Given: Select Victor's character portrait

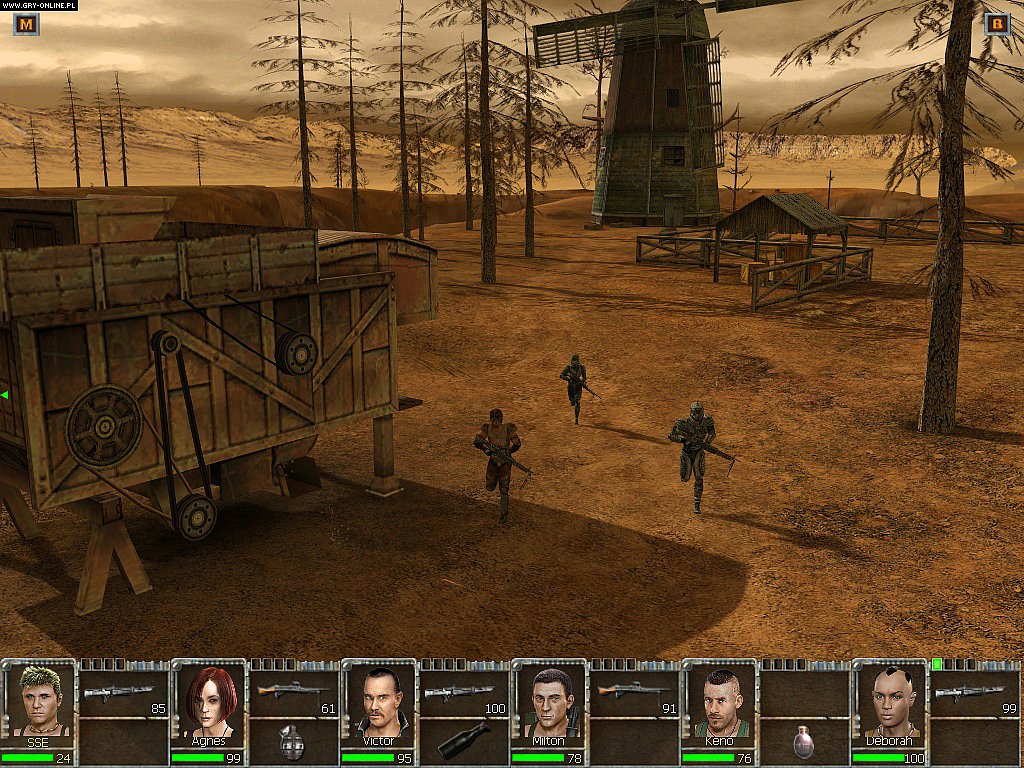Looking at the screenshot, I should point(380,700).
